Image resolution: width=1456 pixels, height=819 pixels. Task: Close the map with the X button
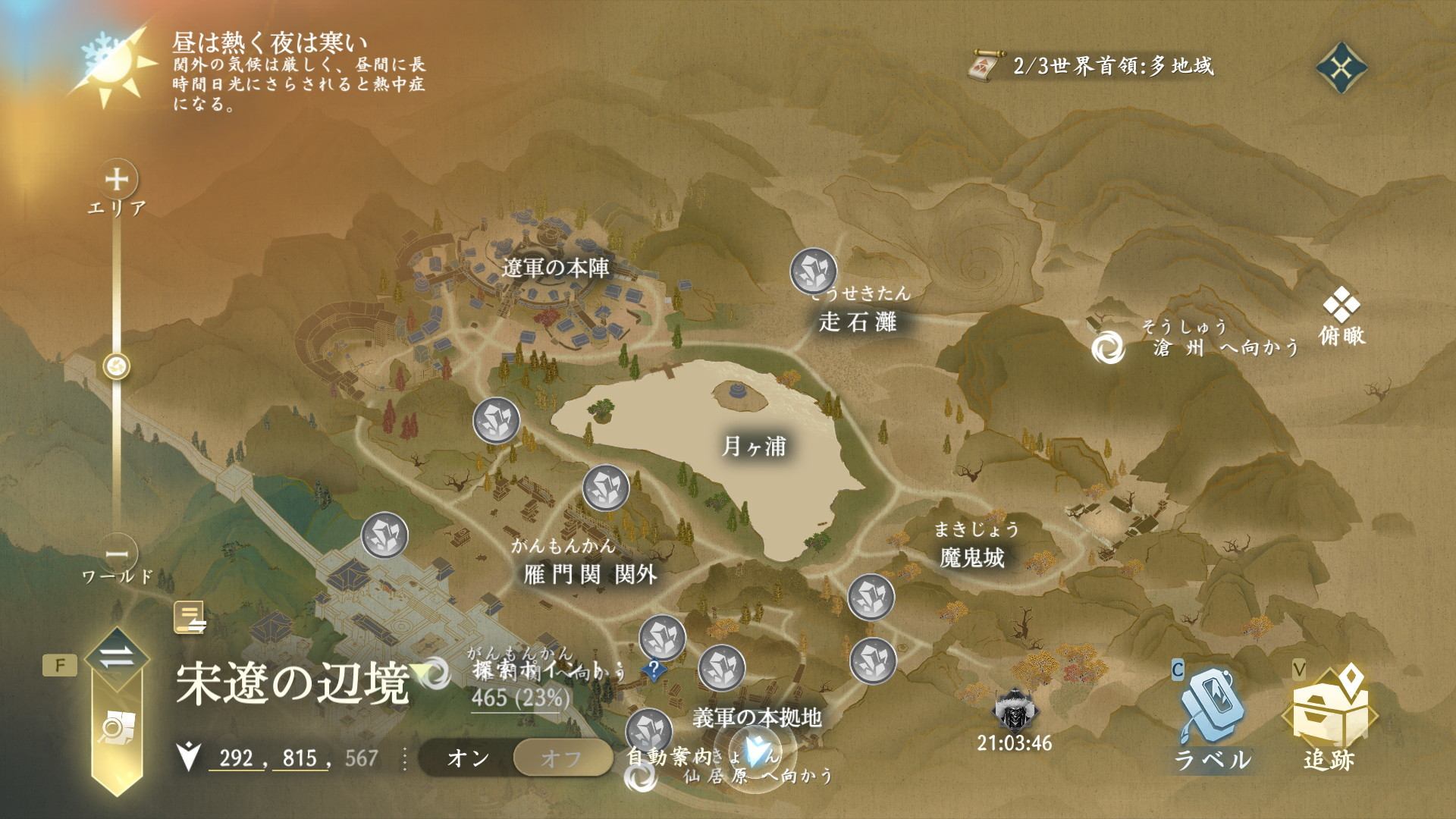1341,68
